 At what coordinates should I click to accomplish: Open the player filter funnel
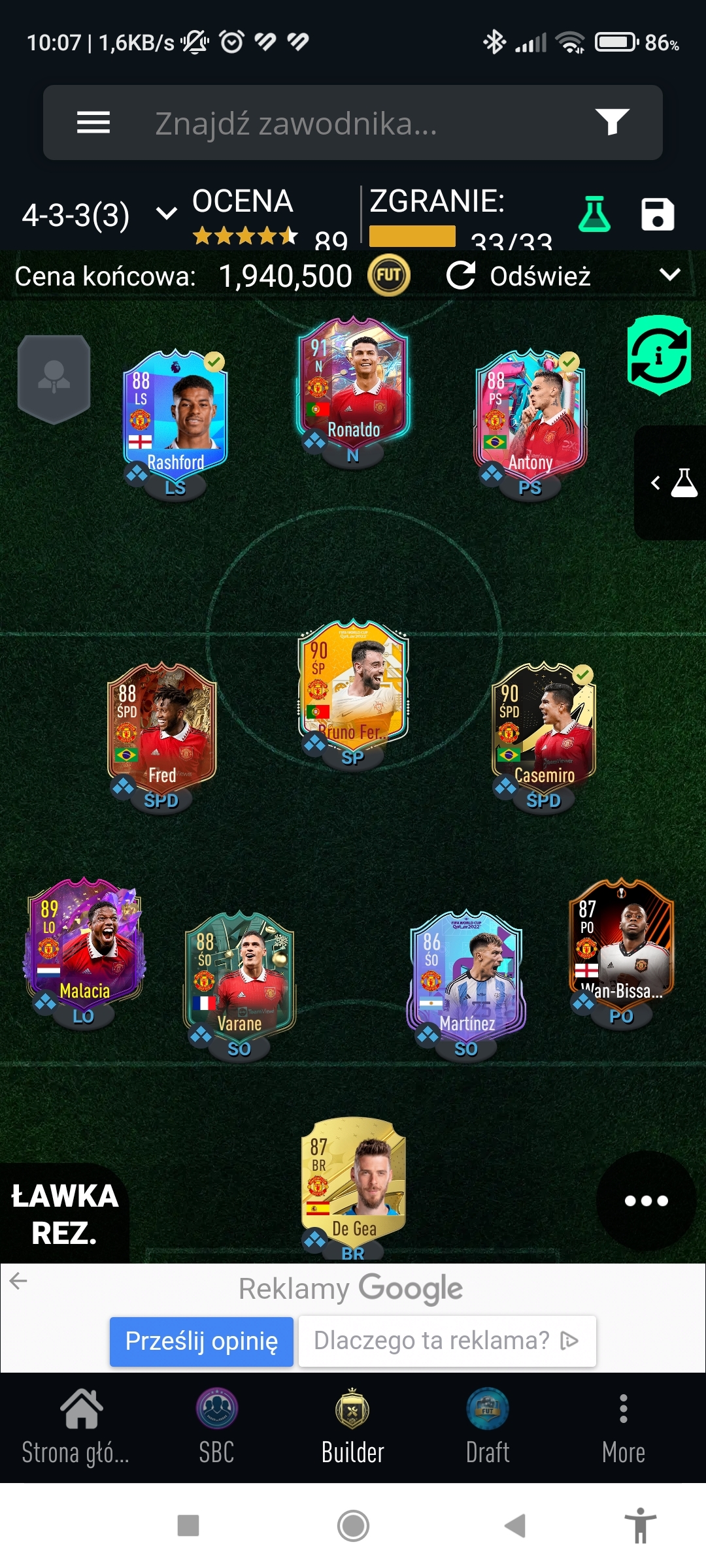click(x=612, y=122)
